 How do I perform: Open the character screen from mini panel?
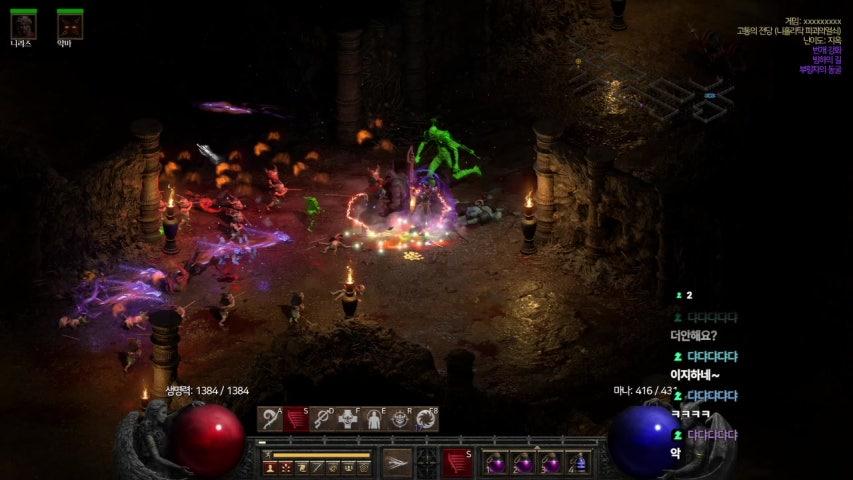coord(270,467)
